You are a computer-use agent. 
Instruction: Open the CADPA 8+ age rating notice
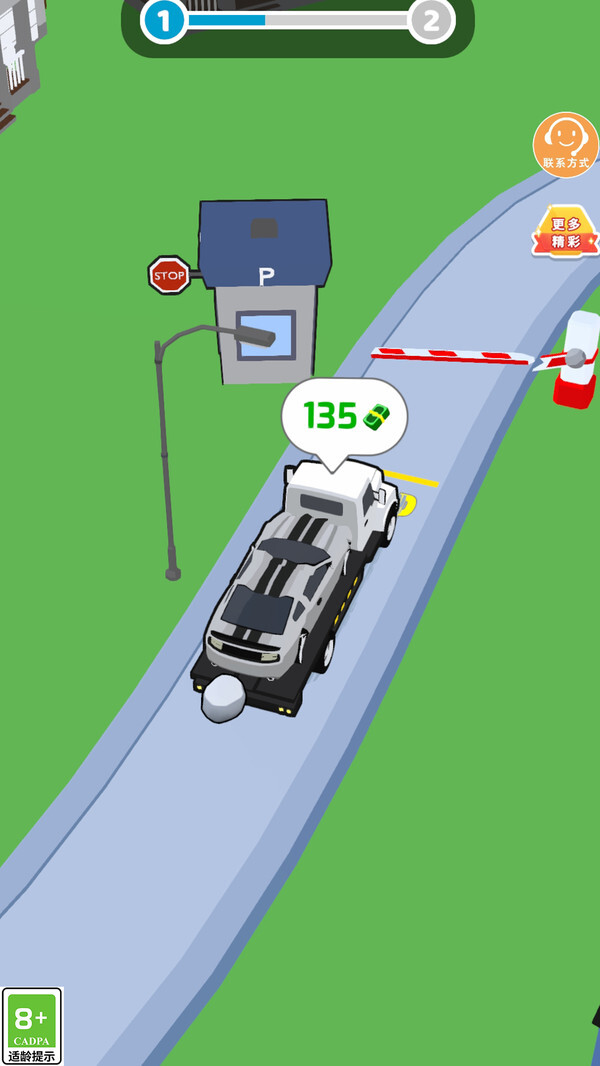pos(32,1025)
